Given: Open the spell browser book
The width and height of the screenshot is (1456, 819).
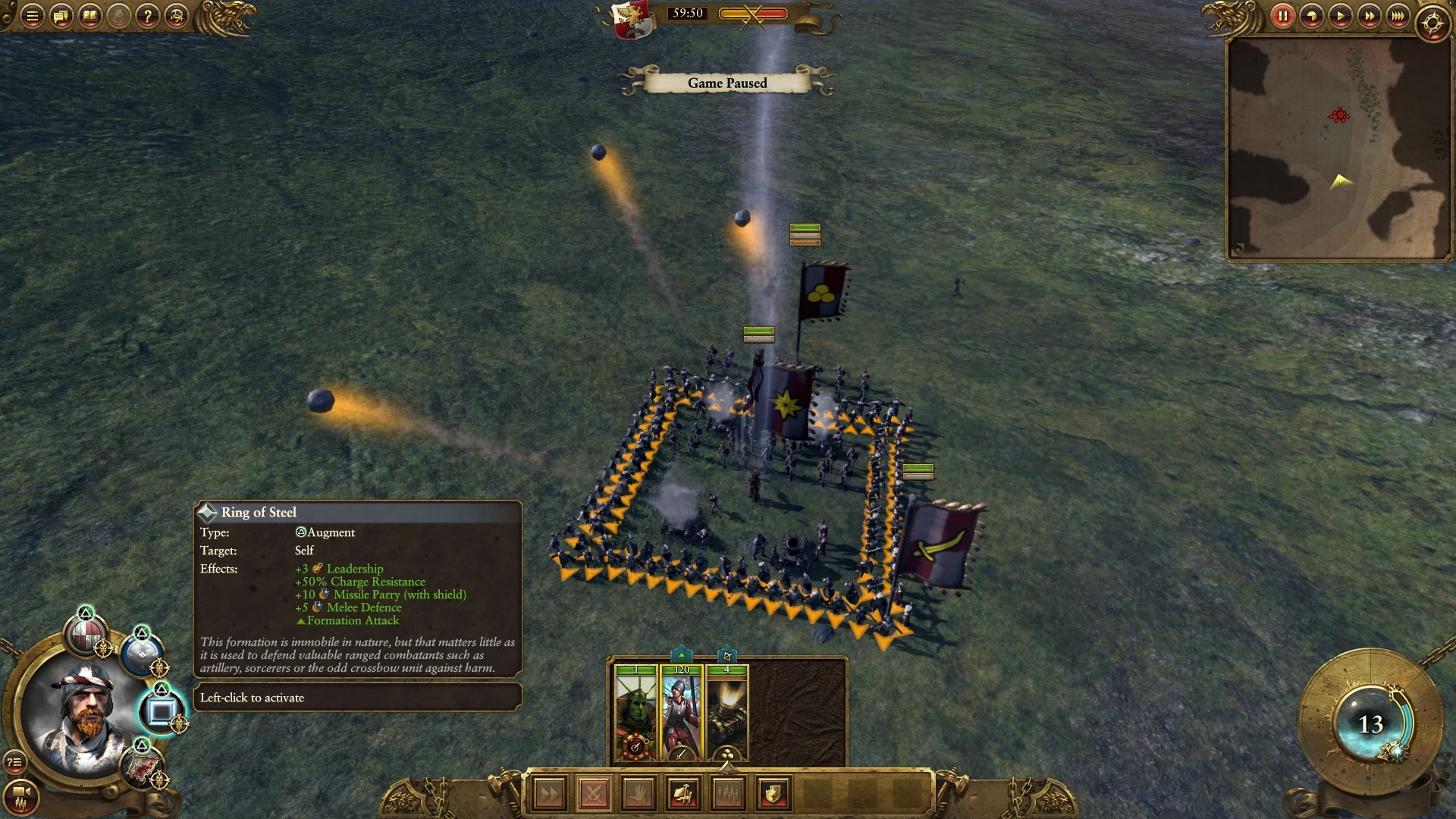Looking at the screenshot, I should (89, 16).
